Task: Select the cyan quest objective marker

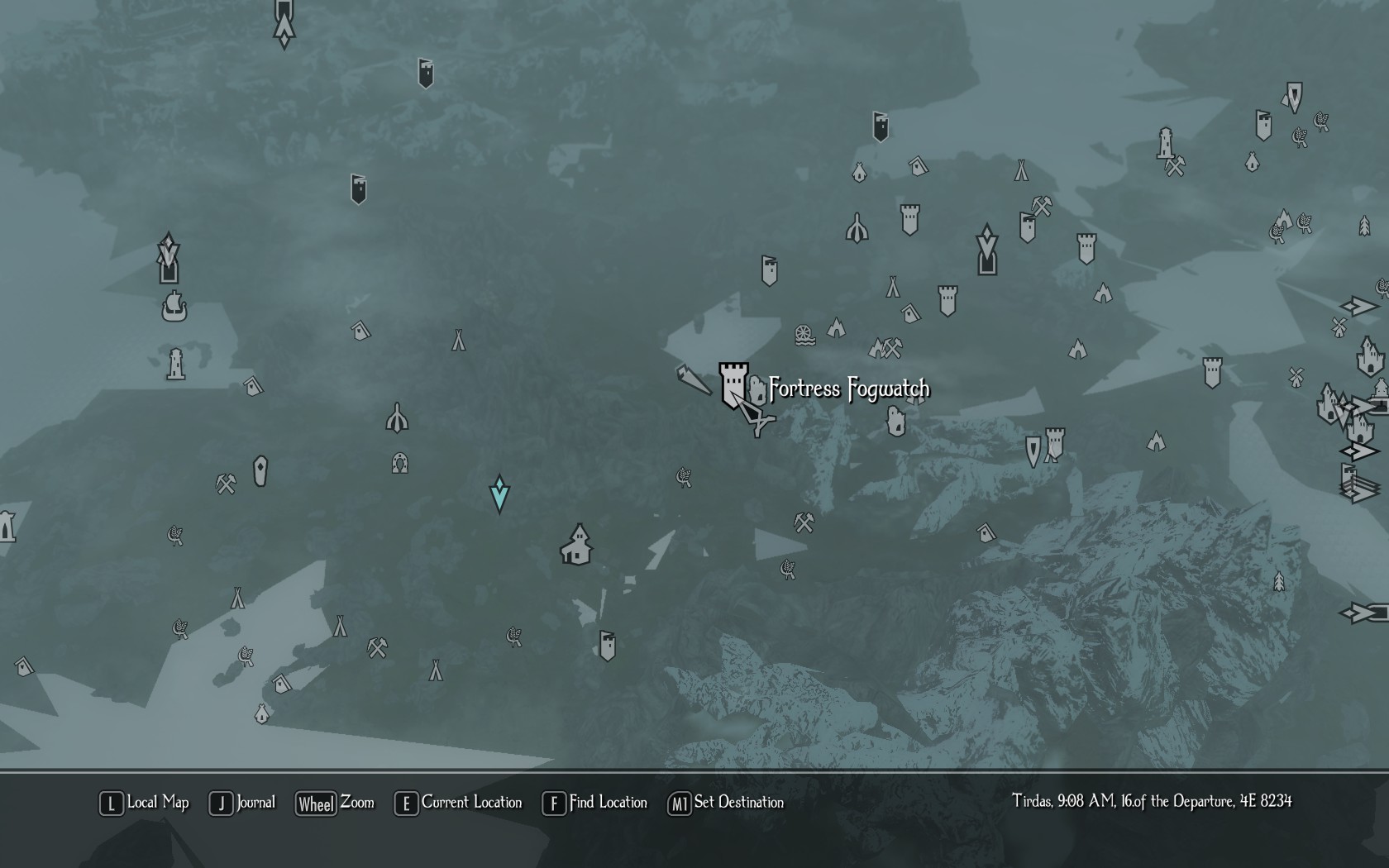Action: (499, 494)
